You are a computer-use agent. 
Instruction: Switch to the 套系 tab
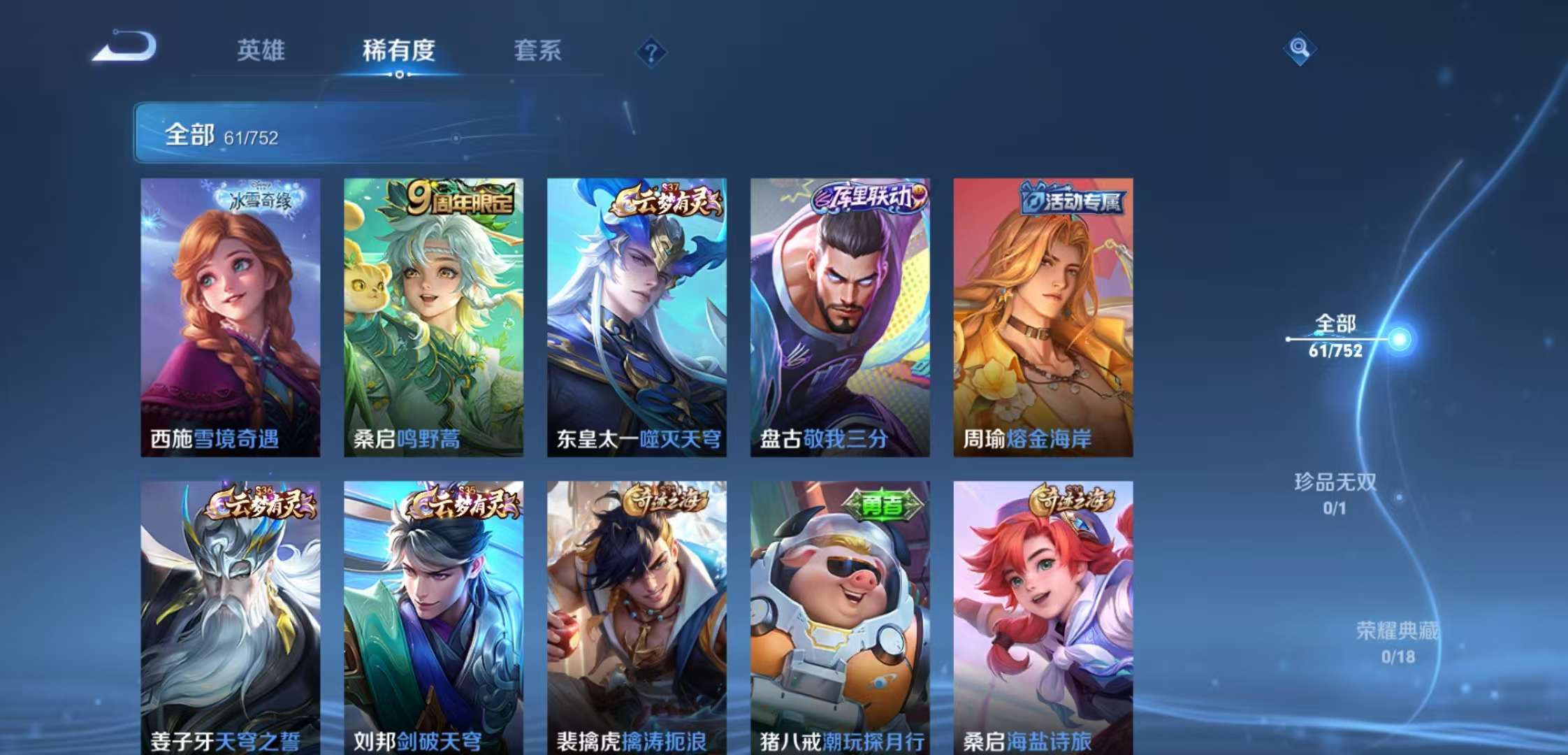[x=539, y=51]
